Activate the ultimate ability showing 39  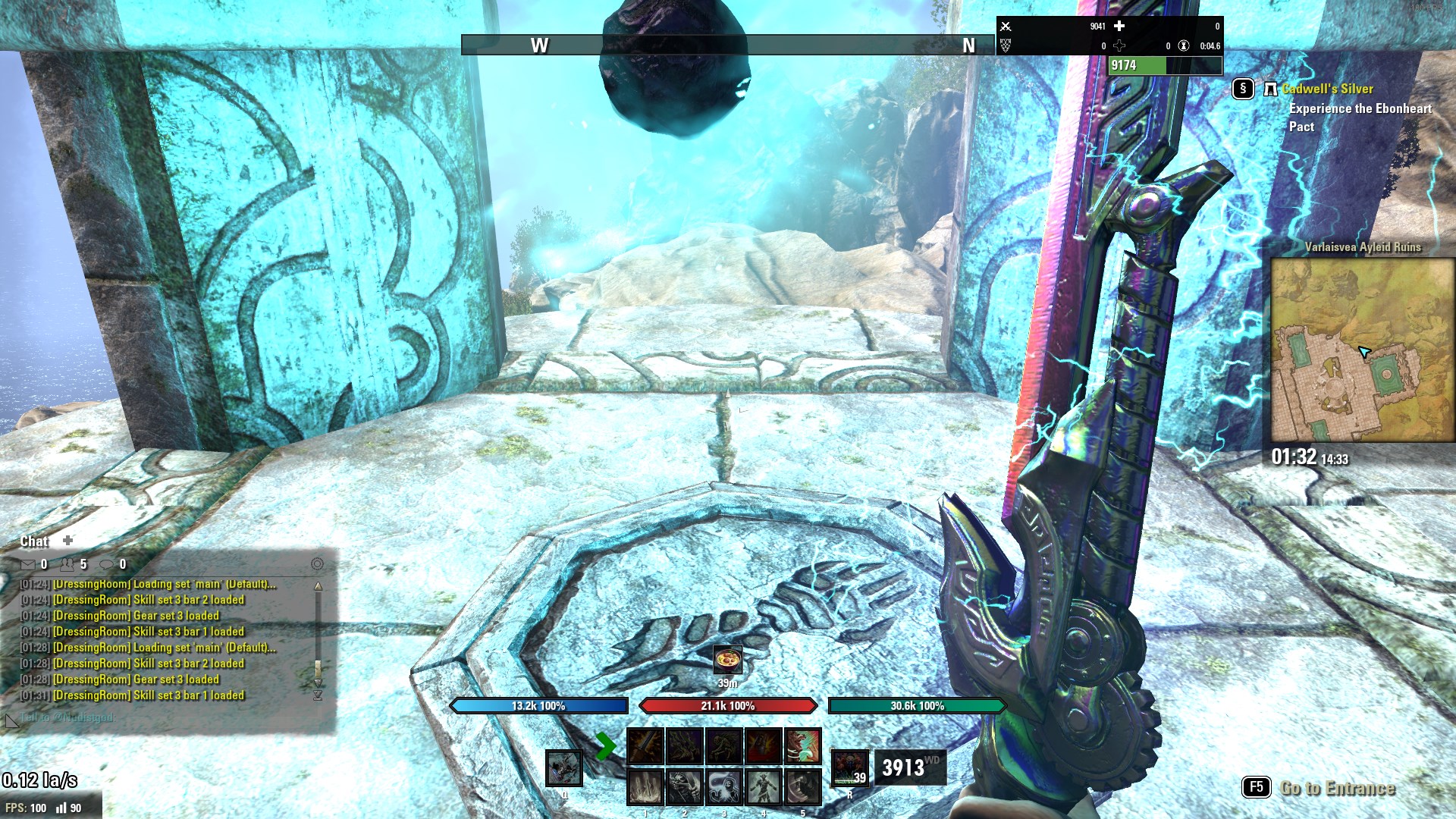[x=849, y=767]
